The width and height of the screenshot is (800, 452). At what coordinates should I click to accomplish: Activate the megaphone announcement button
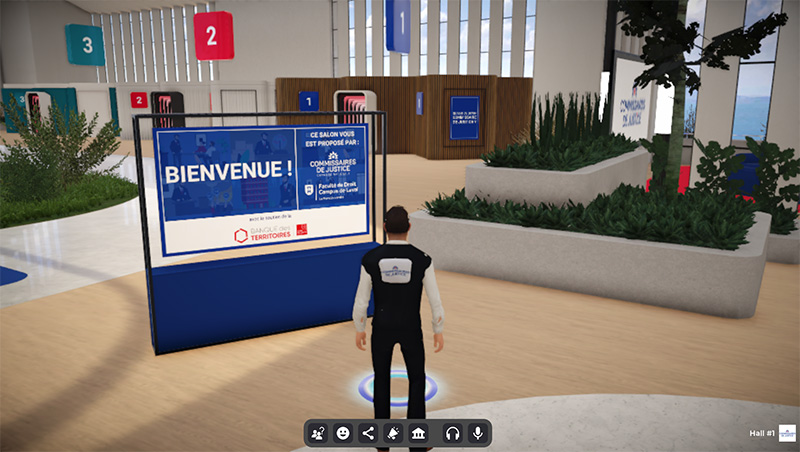point(394,433)
